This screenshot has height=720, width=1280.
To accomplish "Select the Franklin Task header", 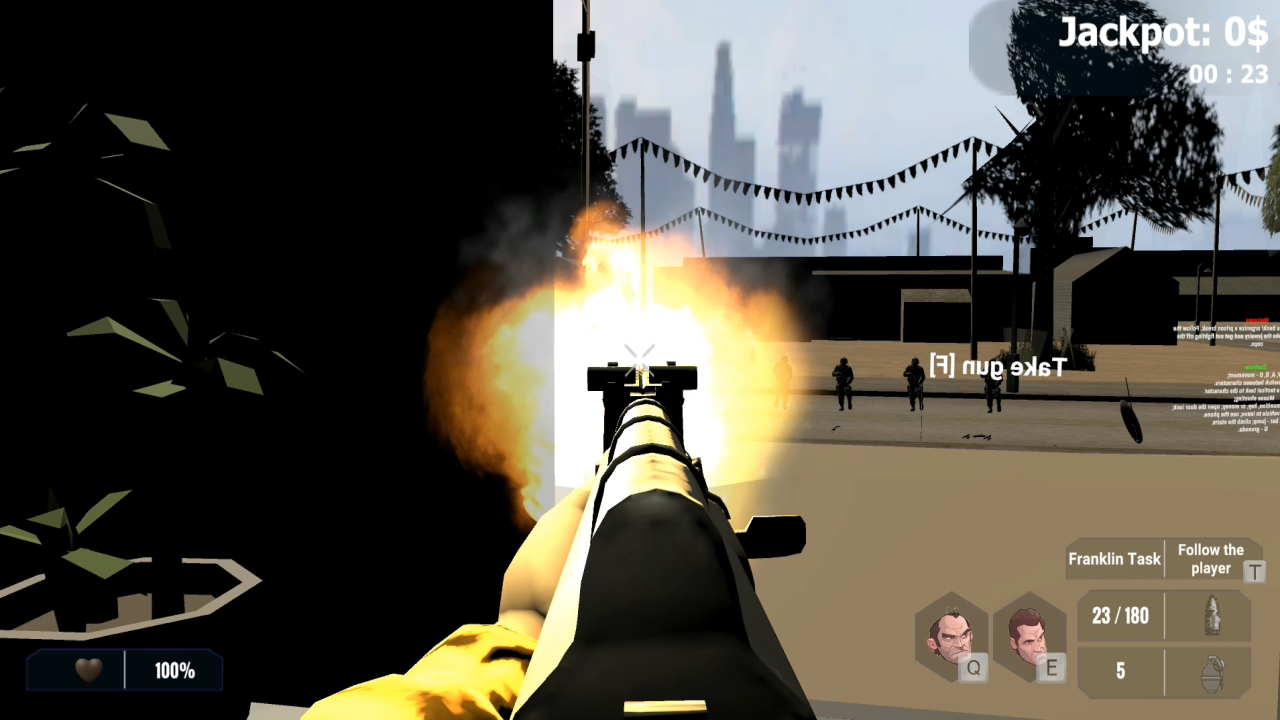I will pos(1114,559).
